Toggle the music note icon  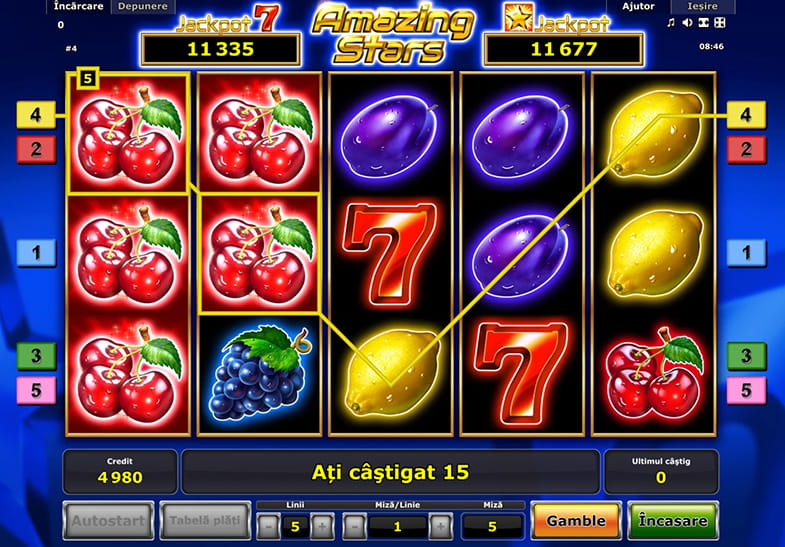point(670,22)
